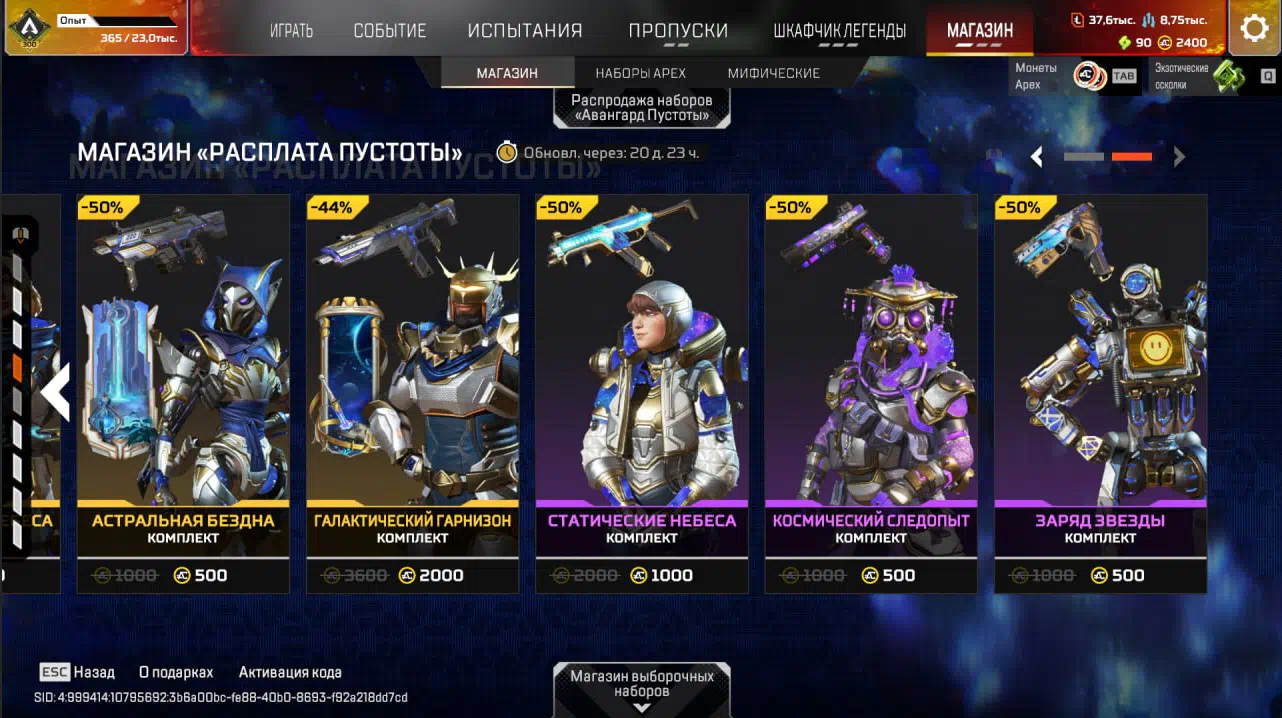Screen dimensions: 1282x718
Task: Open the ПРОПУСКИ tab
Action: tap(678, 31)
